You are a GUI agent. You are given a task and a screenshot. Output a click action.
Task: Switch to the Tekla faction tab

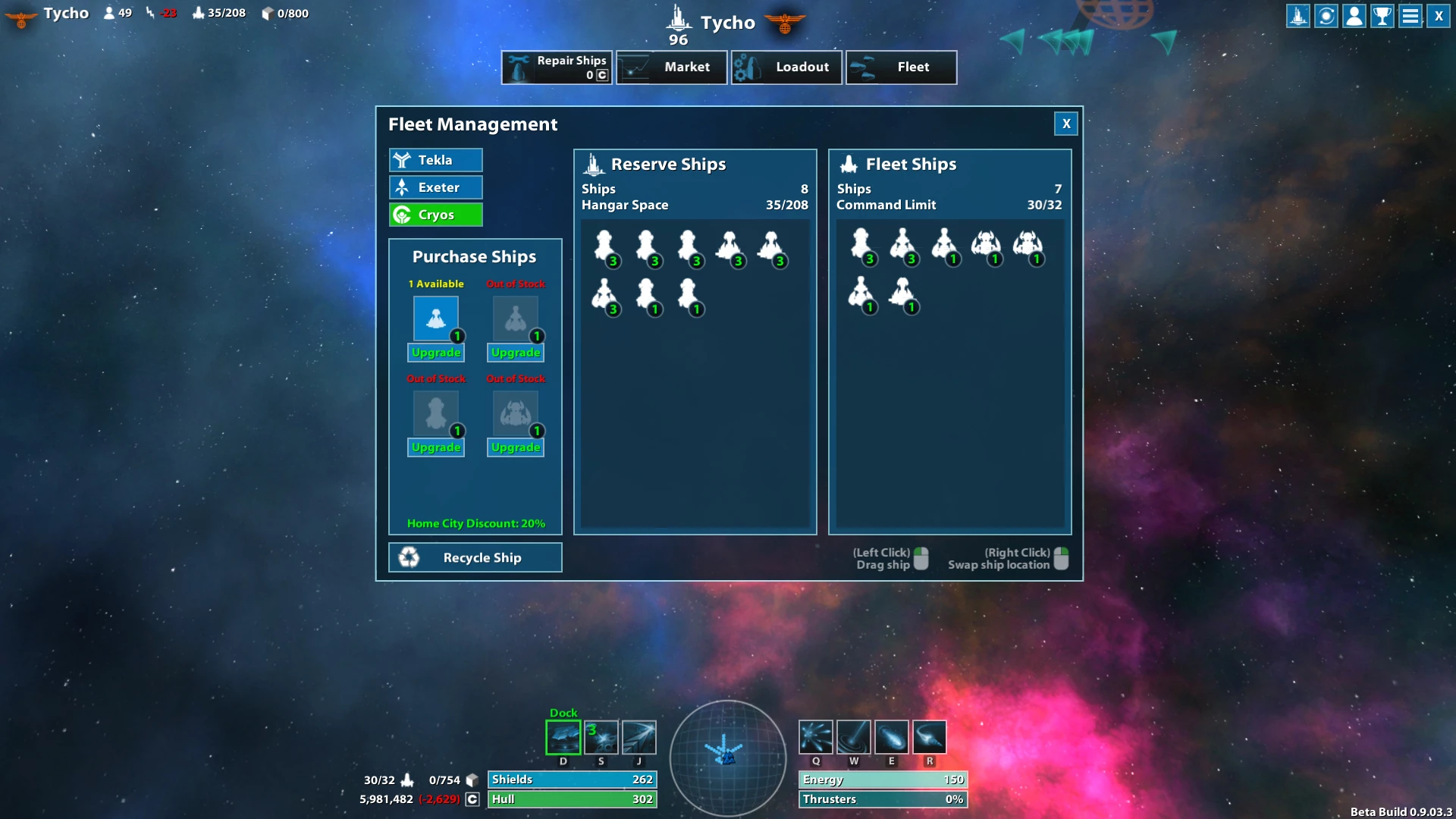436,160
